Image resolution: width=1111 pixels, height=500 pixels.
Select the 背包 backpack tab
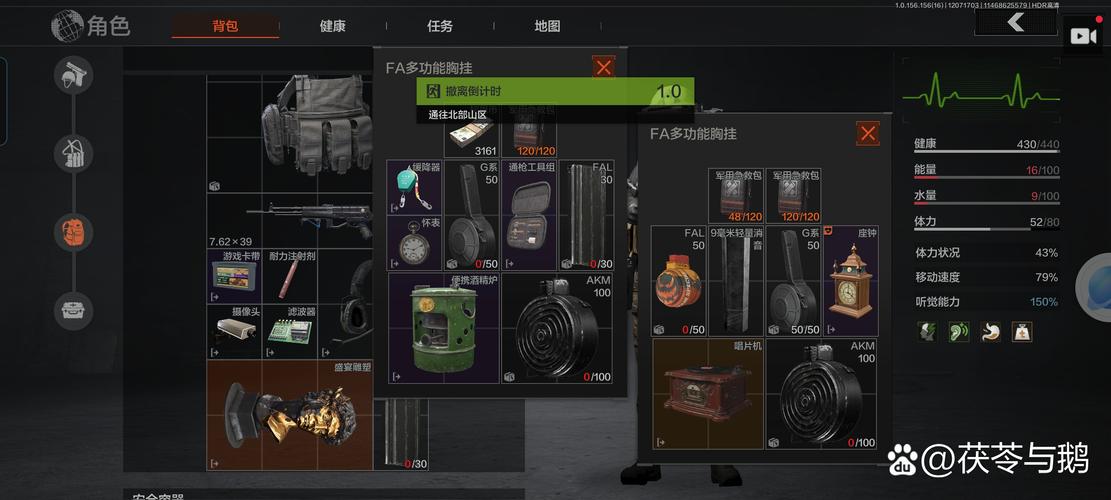coord(225,26)
